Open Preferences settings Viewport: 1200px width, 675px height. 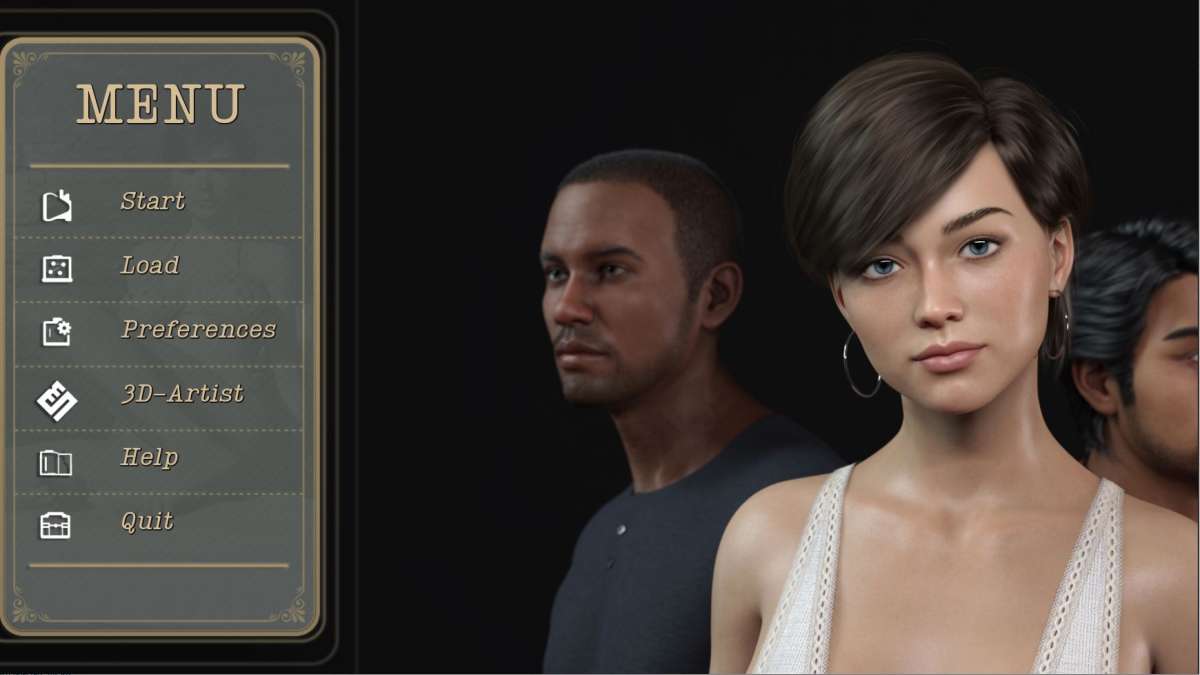pos(198,330)
